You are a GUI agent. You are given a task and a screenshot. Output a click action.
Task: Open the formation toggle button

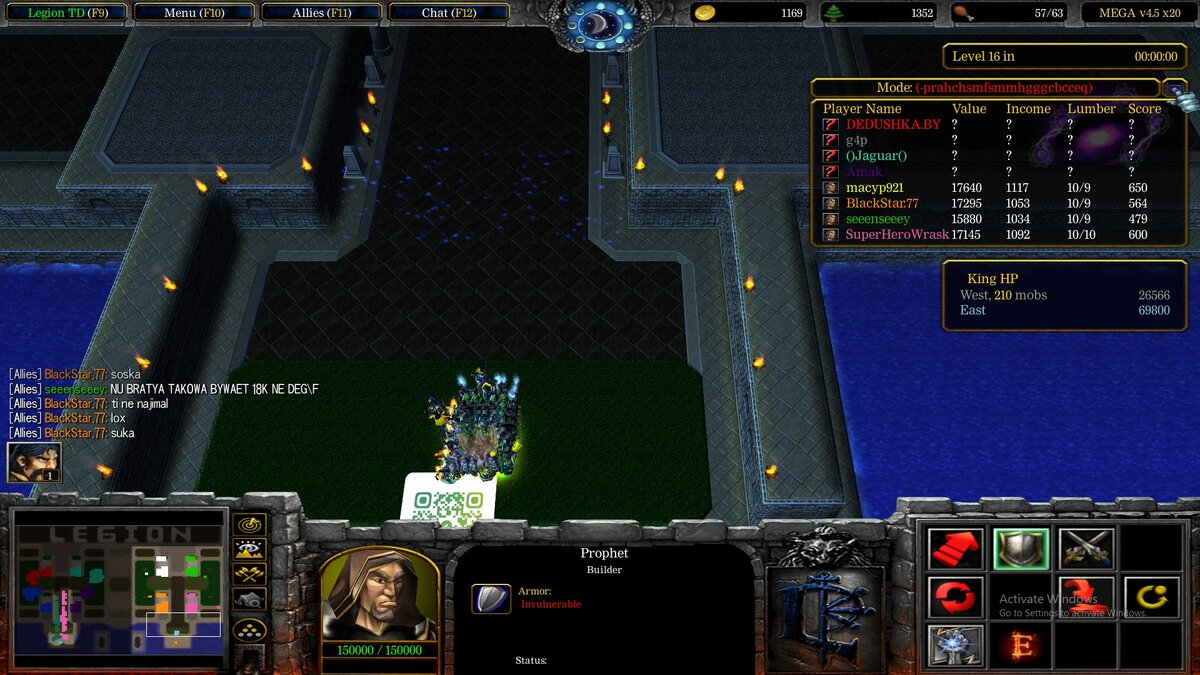point(249,630)
